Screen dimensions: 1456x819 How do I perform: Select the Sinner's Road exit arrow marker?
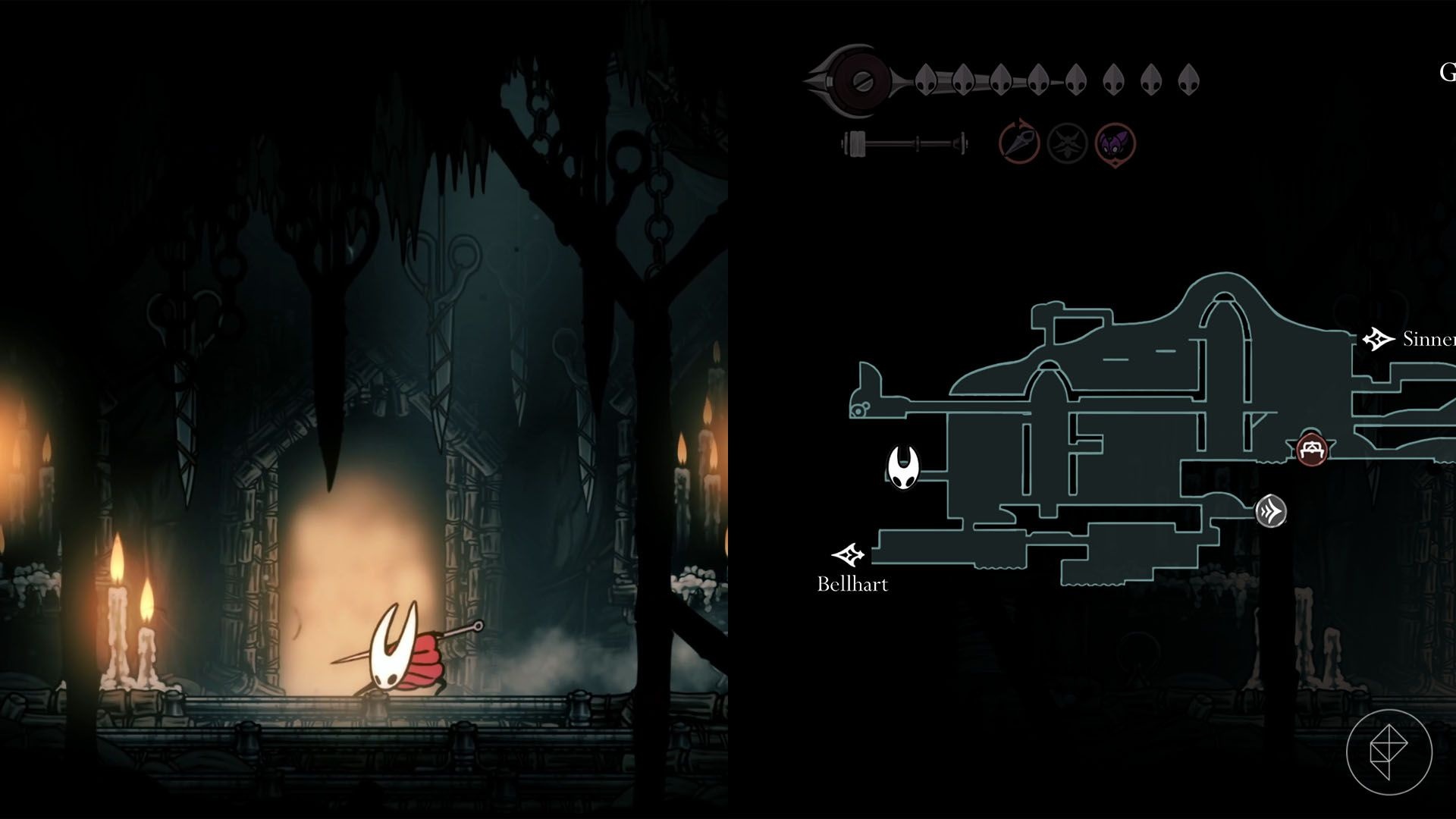tap(1378, 339)
